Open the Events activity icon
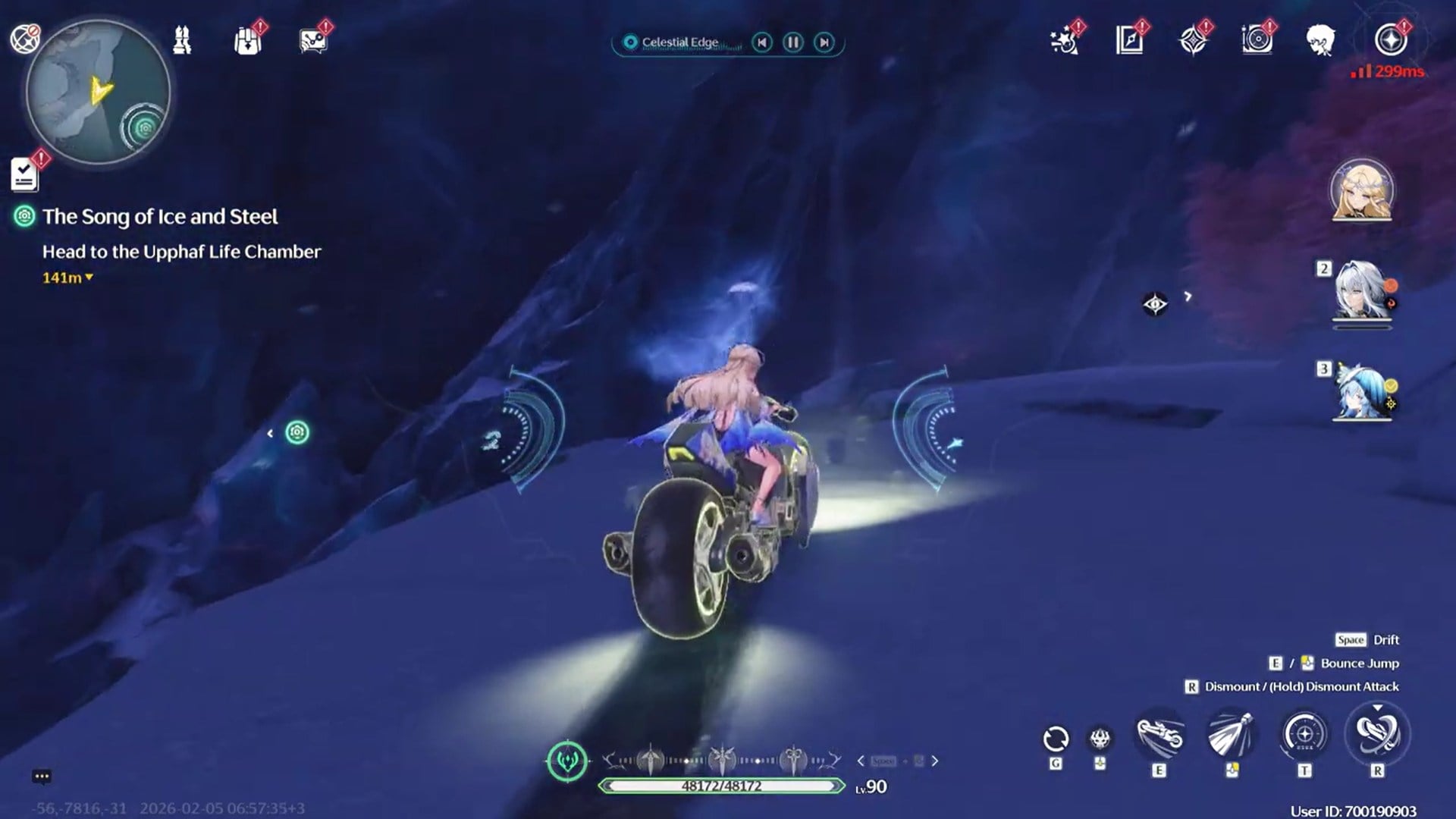Screen dimensions: 1456x819 (1065, 42)
